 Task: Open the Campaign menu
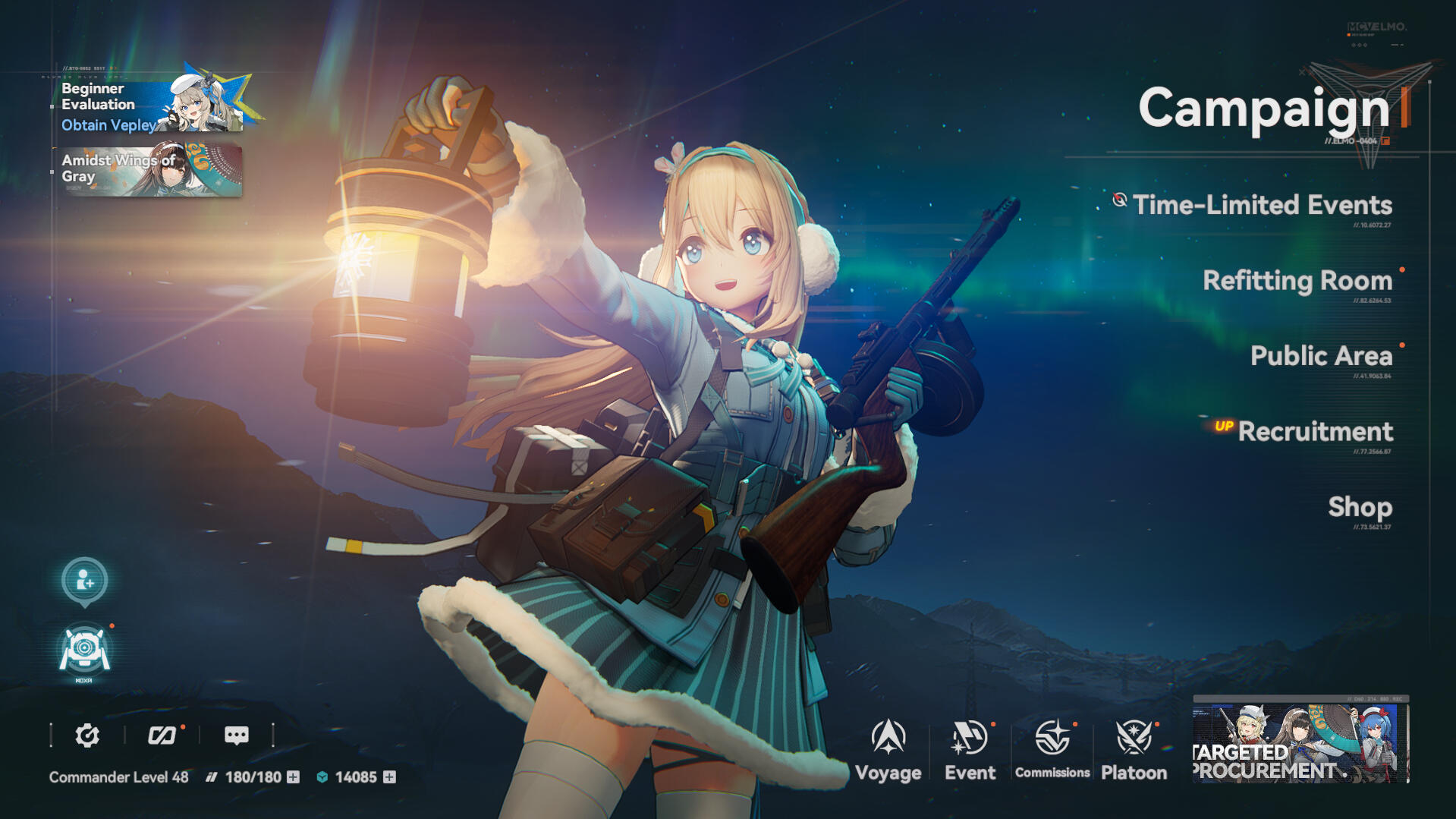(1263, 109)
